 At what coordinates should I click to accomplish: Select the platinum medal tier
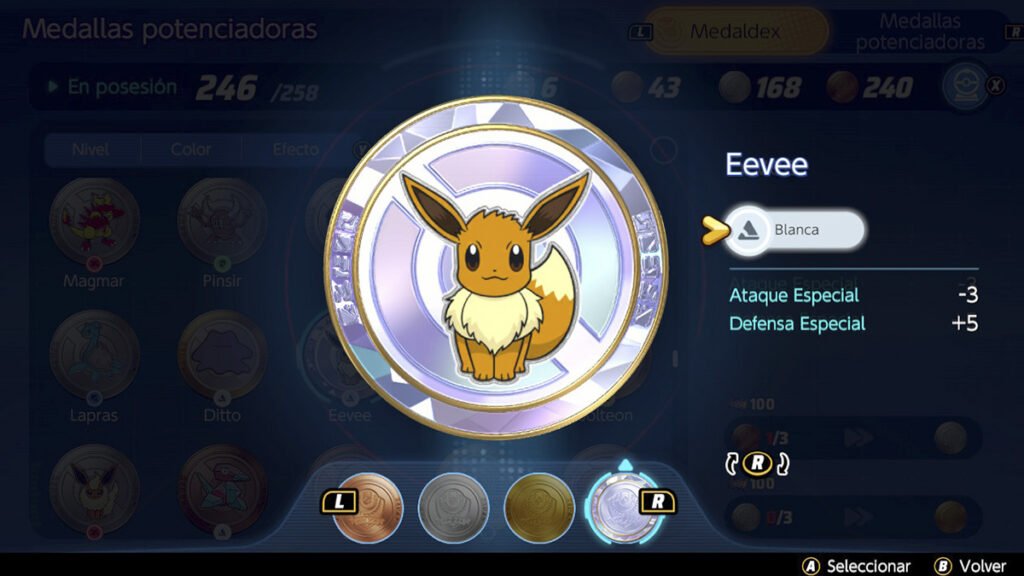pyautogui.click(x=622, y=507)
